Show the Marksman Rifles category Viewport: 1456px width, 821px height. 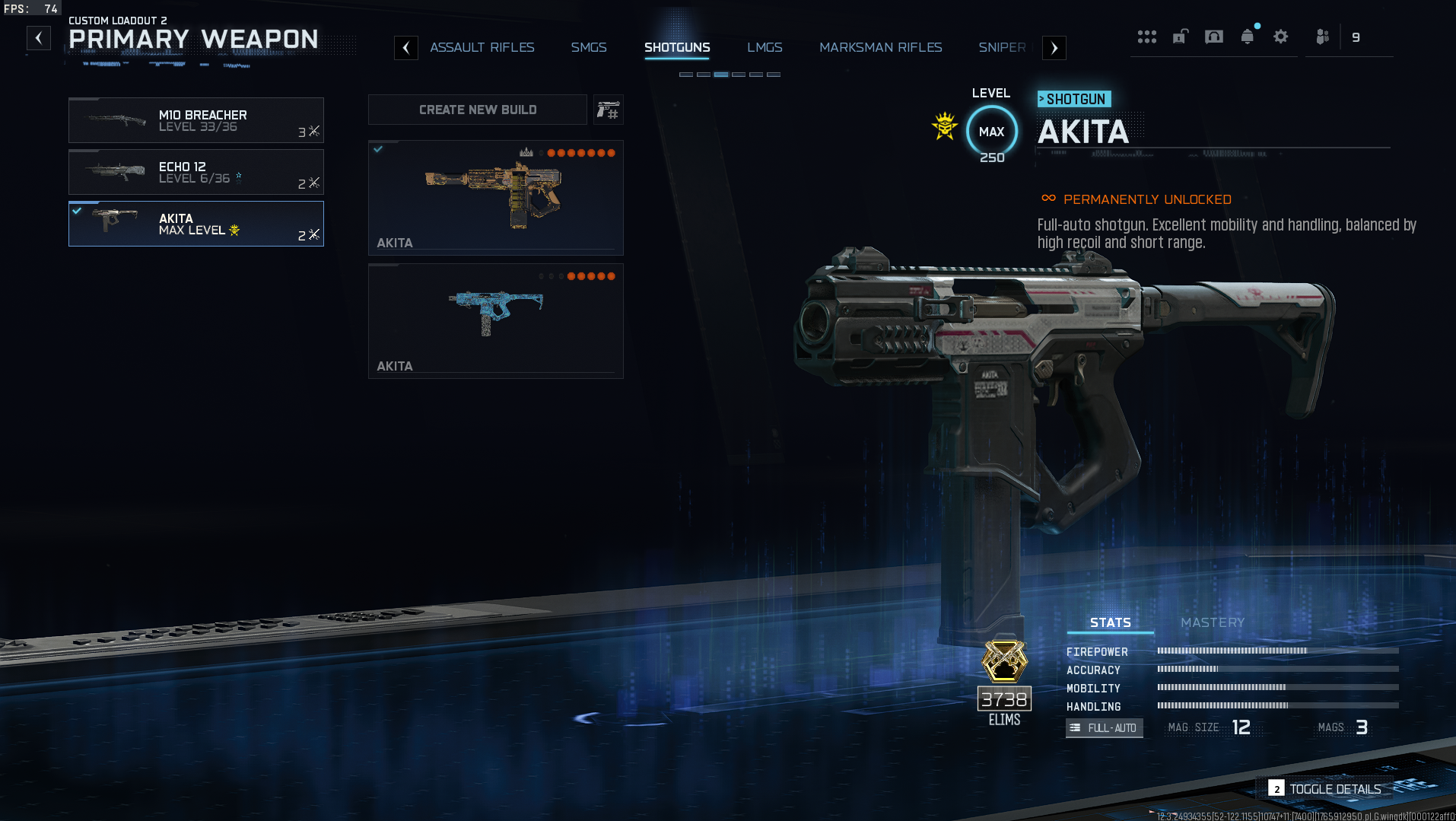pos(880,47)
